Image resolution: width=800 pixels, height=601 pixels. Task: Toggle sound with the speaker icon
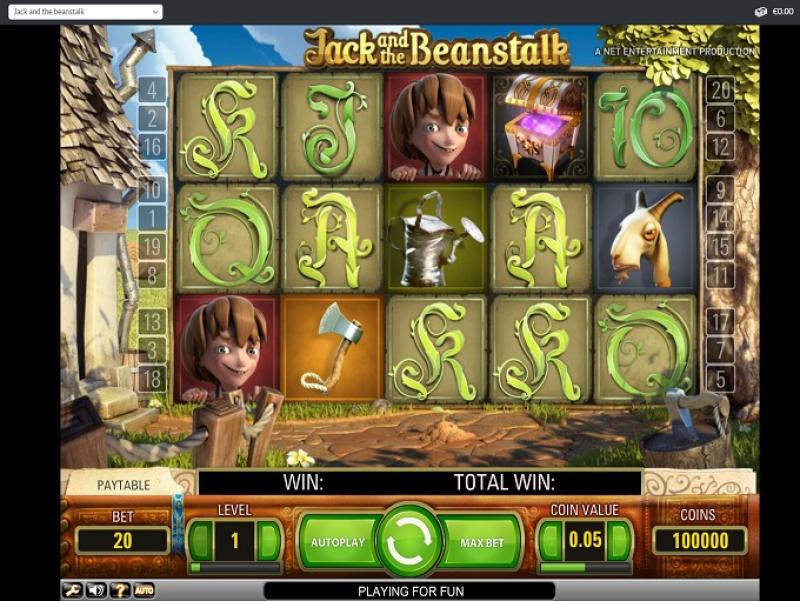point(97,590)
